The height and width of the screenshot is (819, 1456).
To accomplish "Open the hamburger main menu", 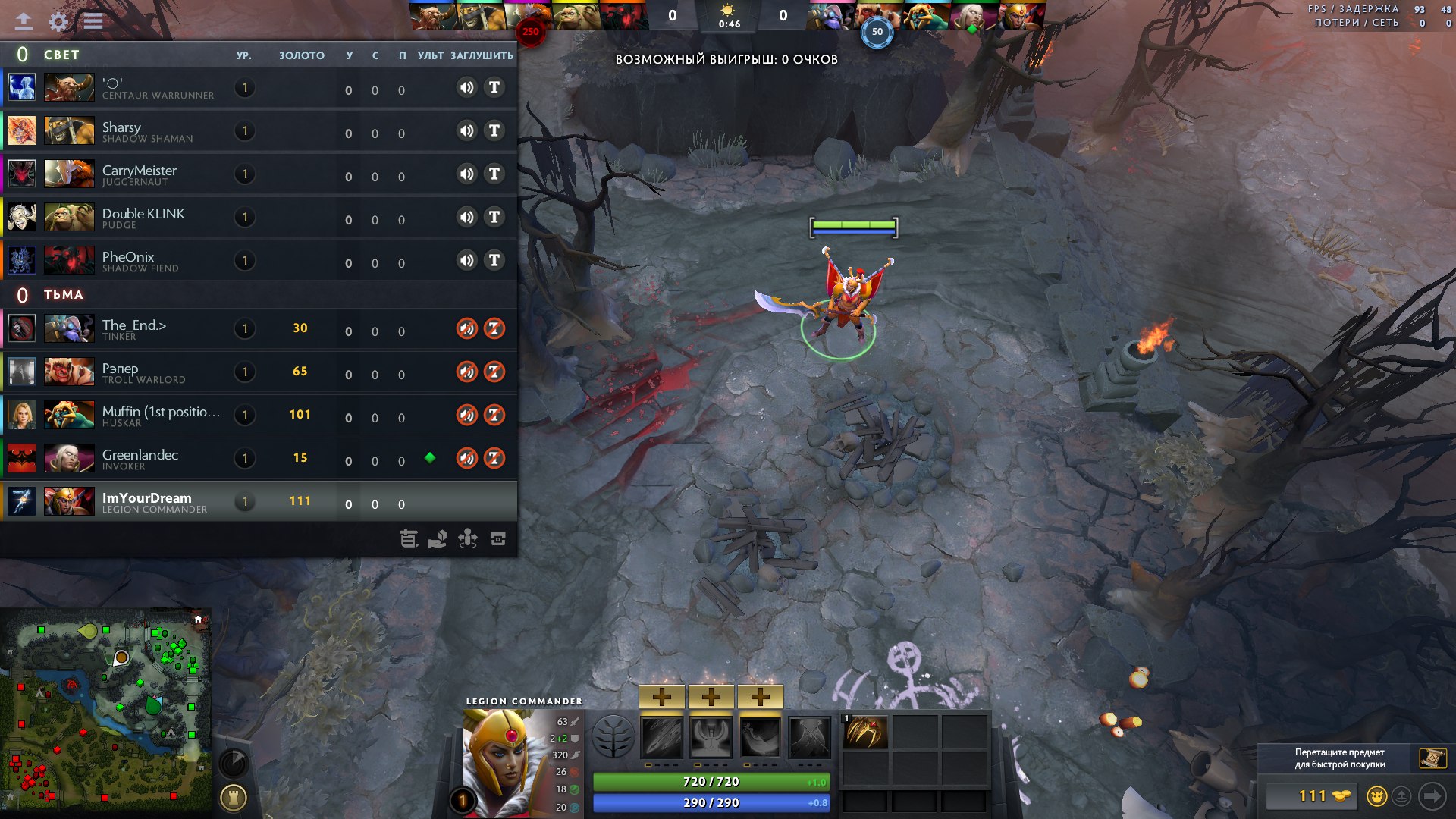I will [x=93, y=21].
